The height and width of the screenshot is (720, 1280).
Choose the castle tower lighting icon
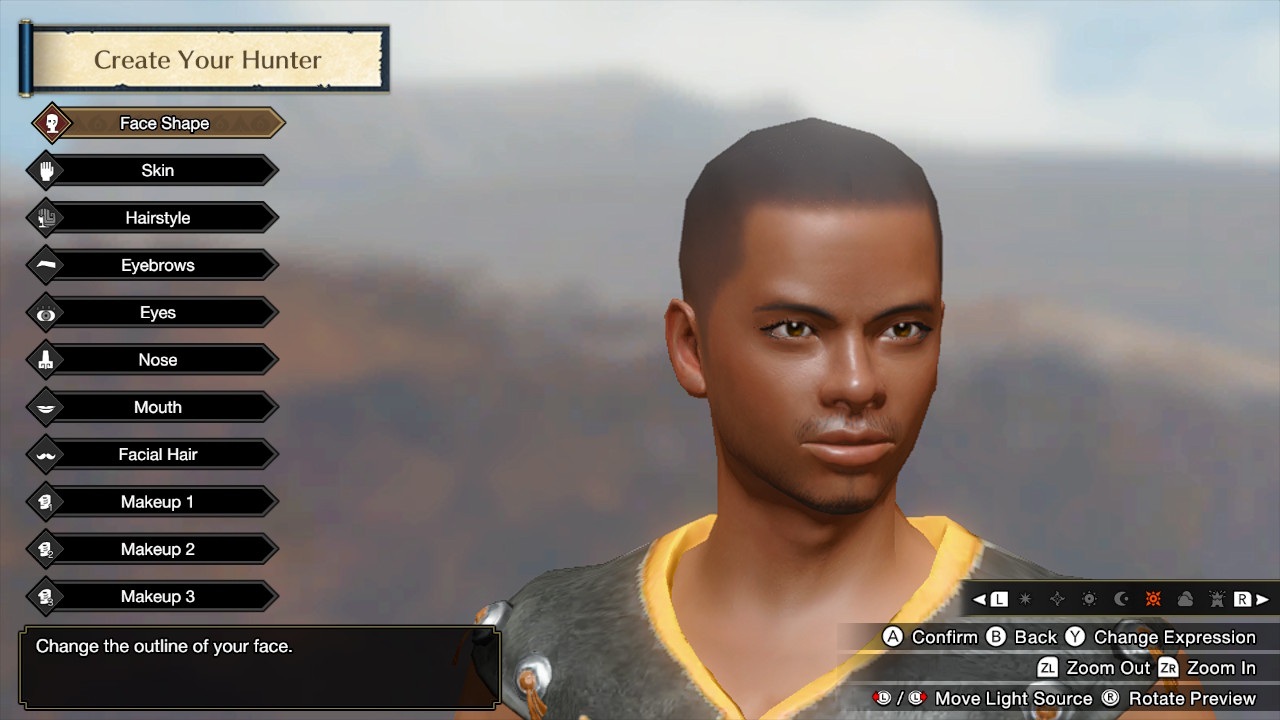point(1217,599)
